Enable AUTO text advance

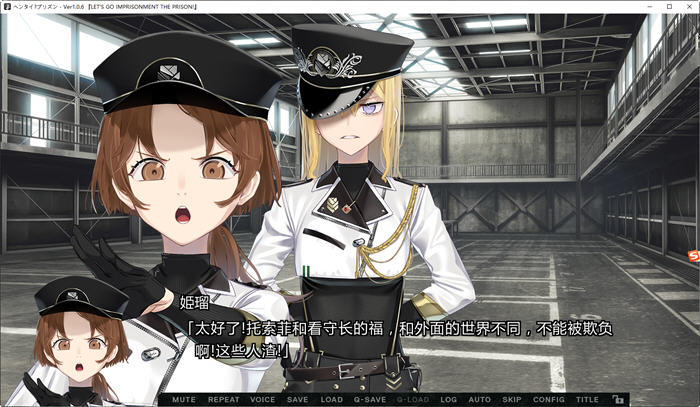(479, 399)
